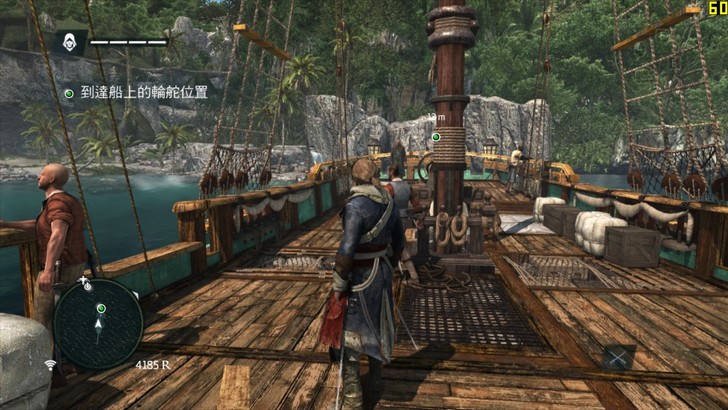Viewport: 728px width, 410px height.
Task: Click the green objective waypoint marker
Action: (436, 137)
